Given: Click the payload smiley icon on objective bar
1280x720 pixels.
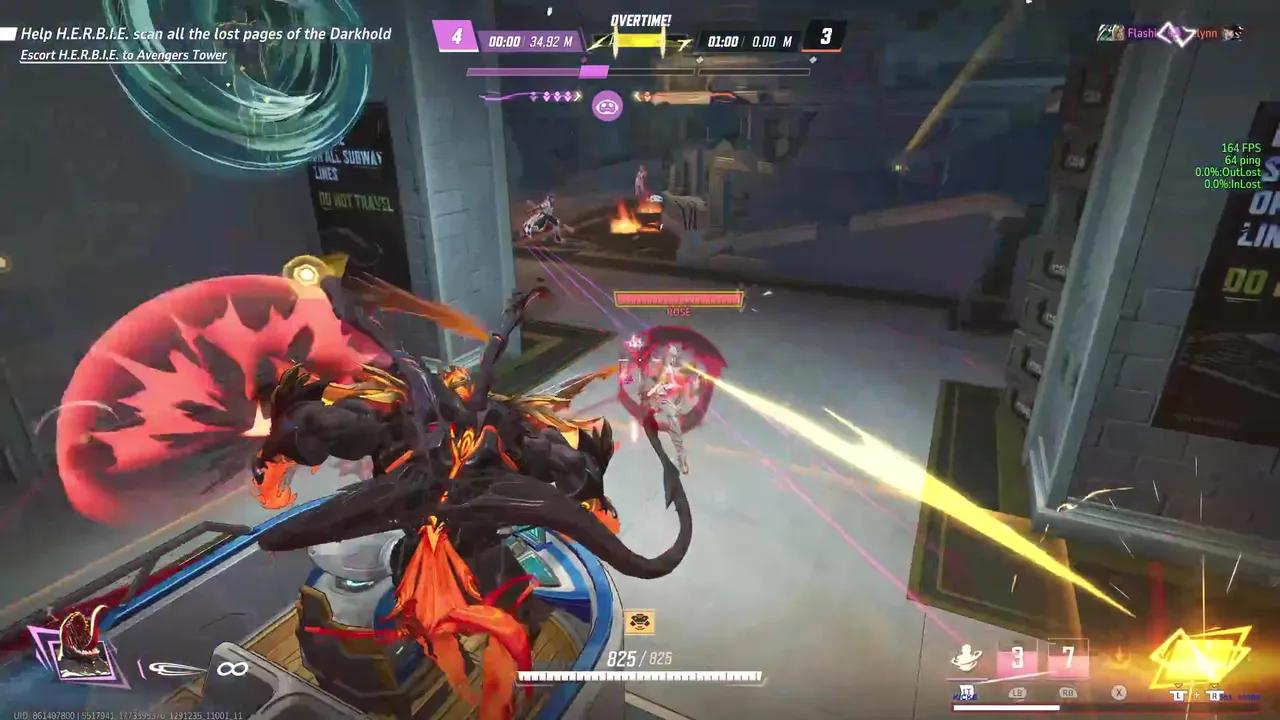Looking at the screenshot, I should tap(609, 105).
